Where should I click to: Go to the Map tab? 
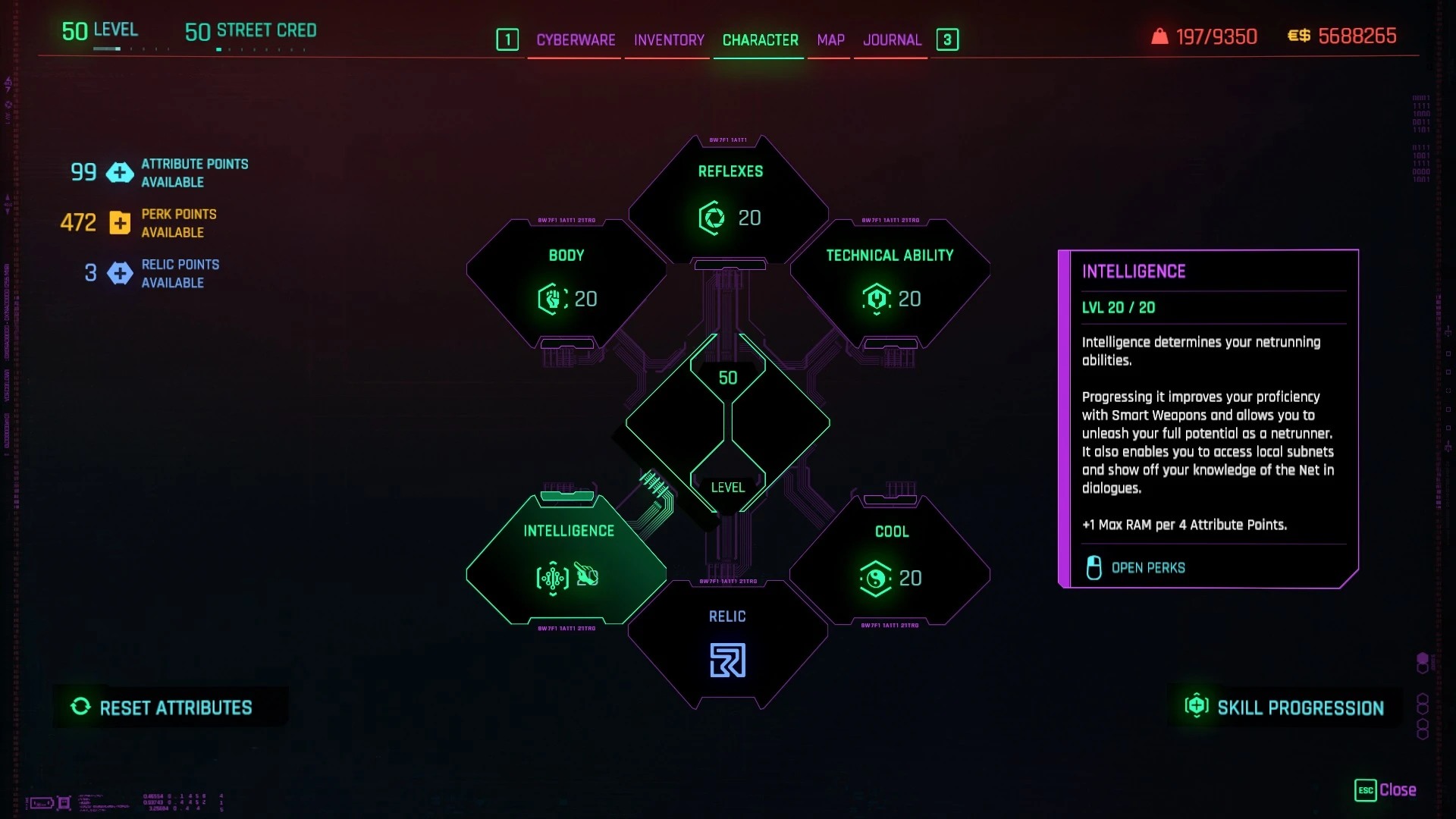coord(830,39)
